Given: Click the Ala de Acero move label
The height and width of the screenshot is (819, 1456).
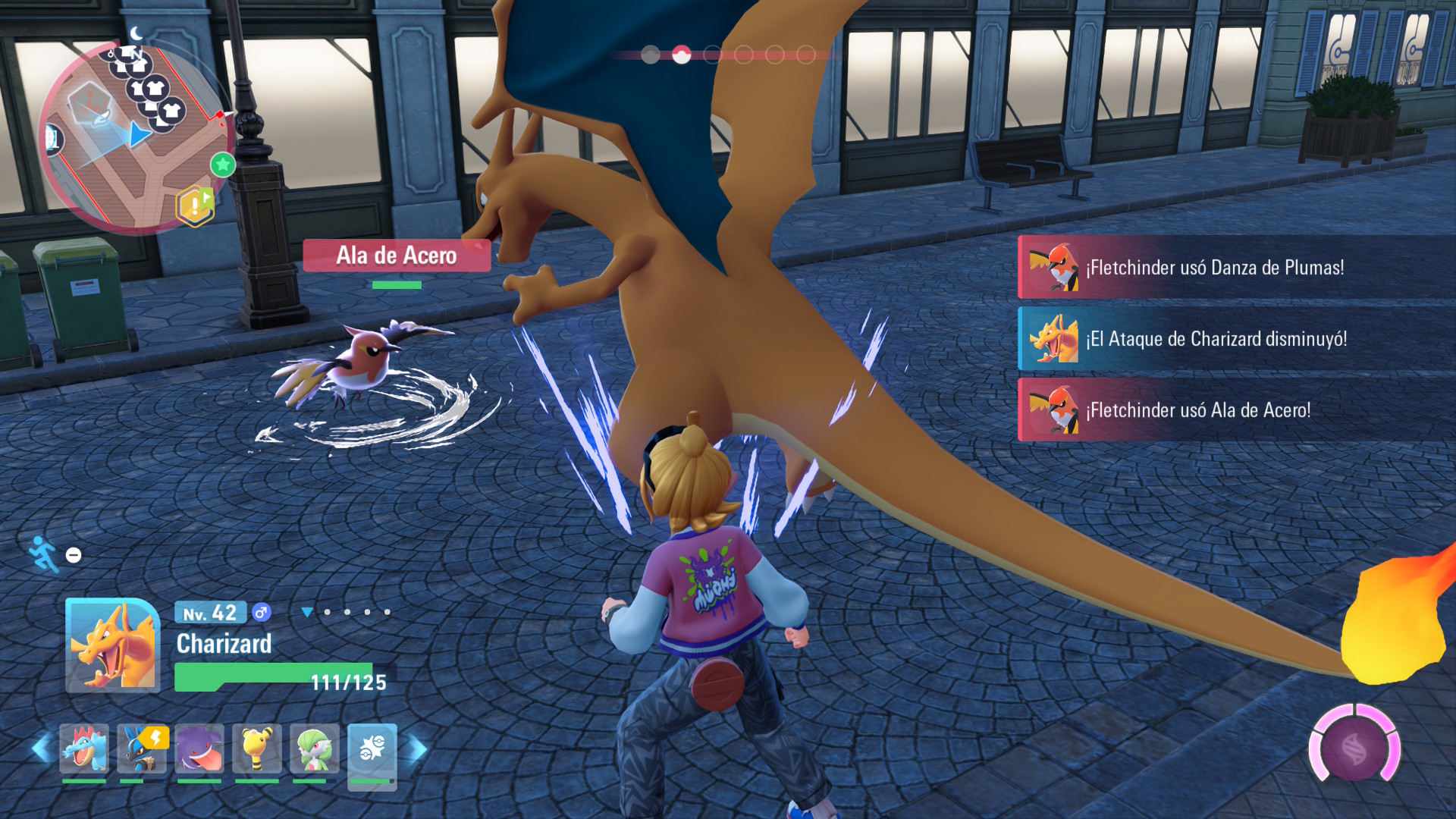Looking at the screenshot, I should (x=397, y=256).
